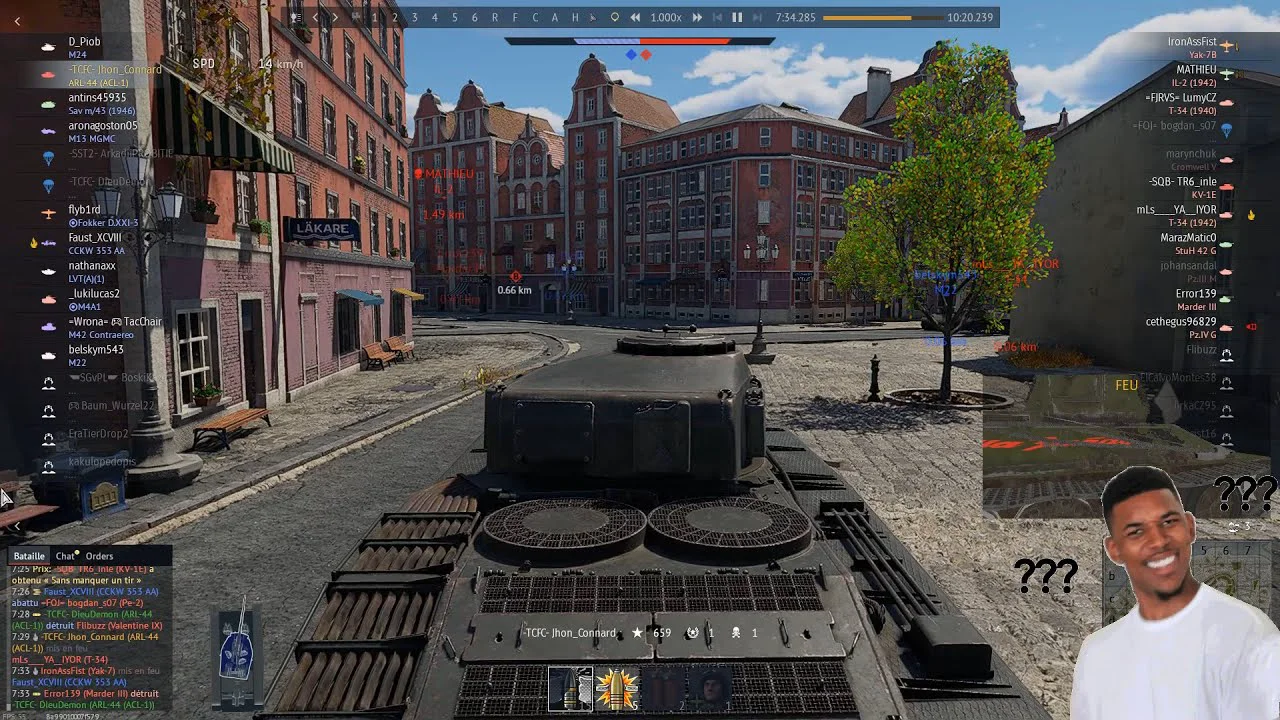Toggle the H option in replay toolbar
Screen dimensions: 1280x720
575,17
